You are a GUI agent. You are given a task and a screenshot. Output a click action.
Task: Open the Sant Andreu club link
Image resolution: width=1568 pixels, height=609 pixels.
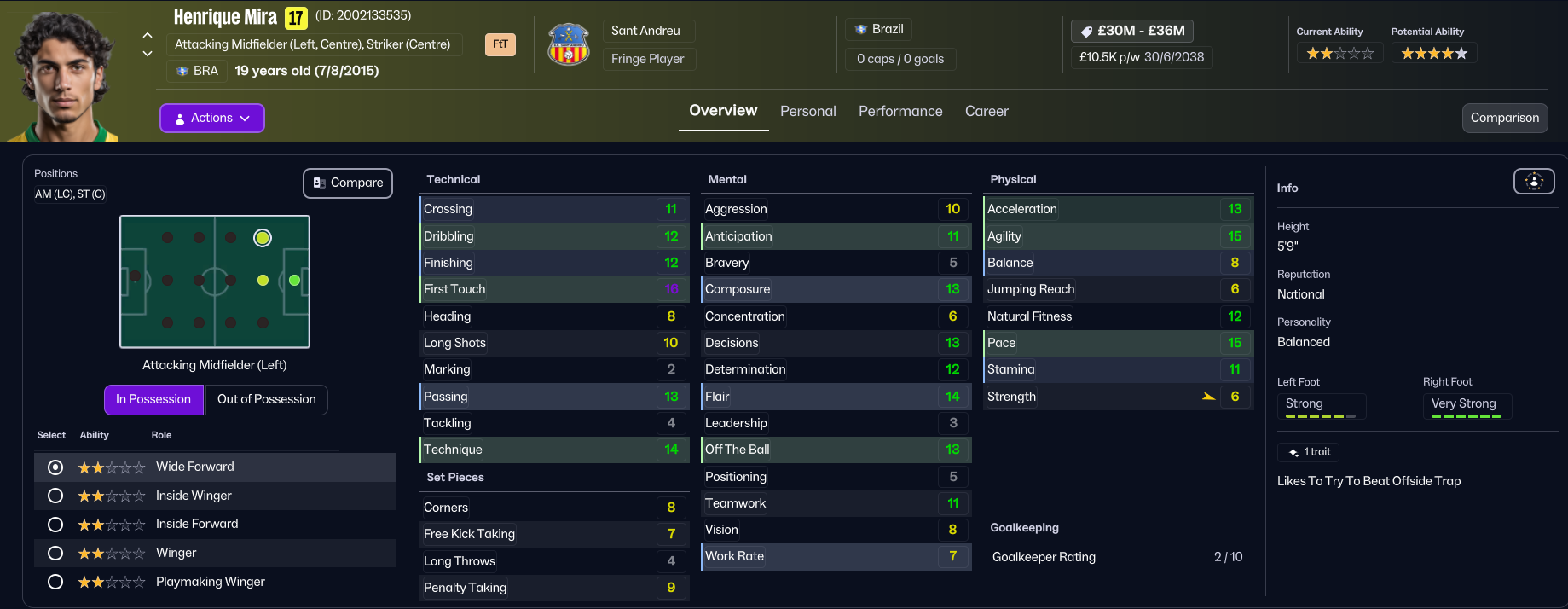pyautogui.click(x=645, y=31)
